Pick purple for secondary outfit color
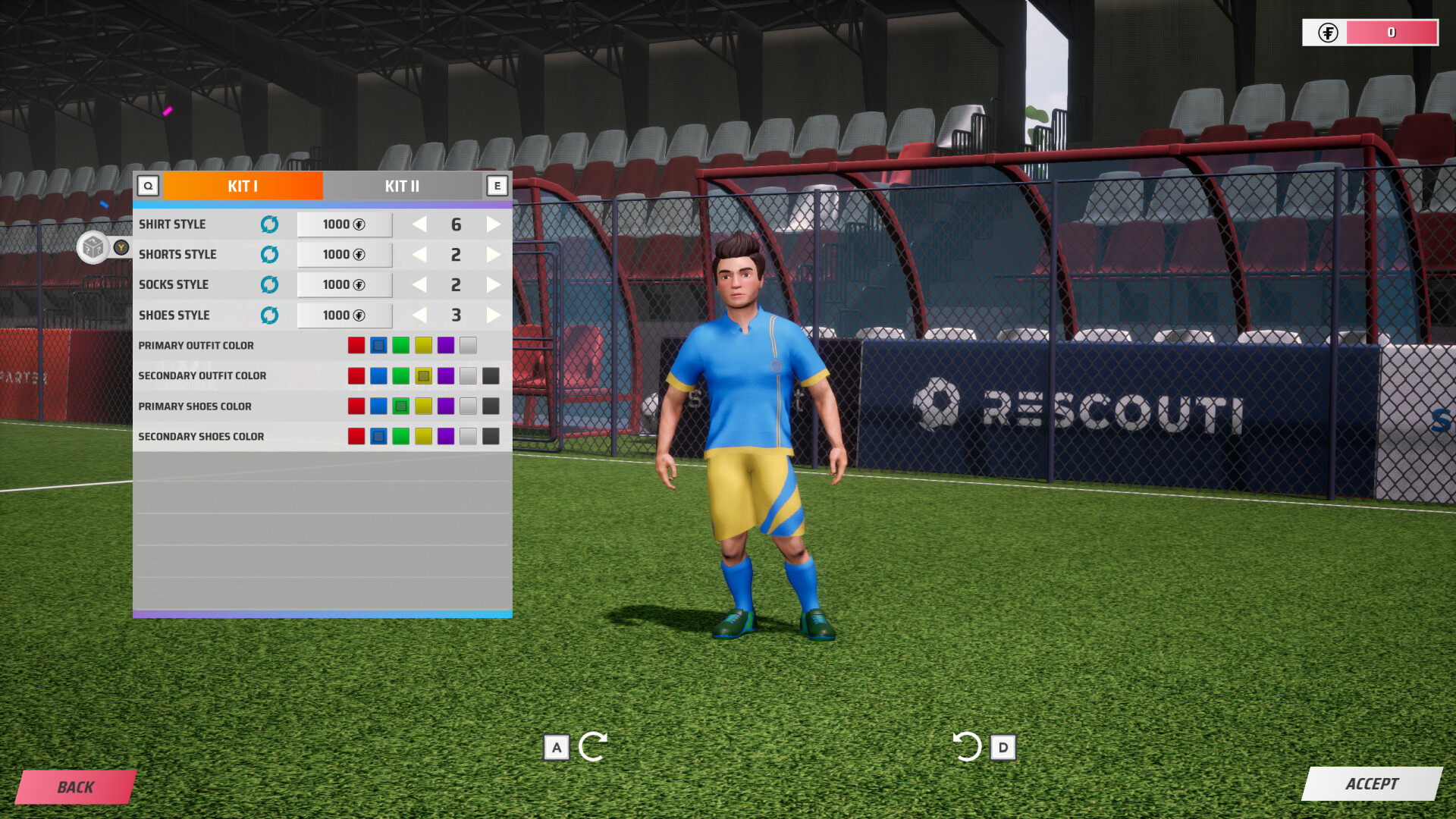Screen dimensions: 1456x819 point(446,375)
